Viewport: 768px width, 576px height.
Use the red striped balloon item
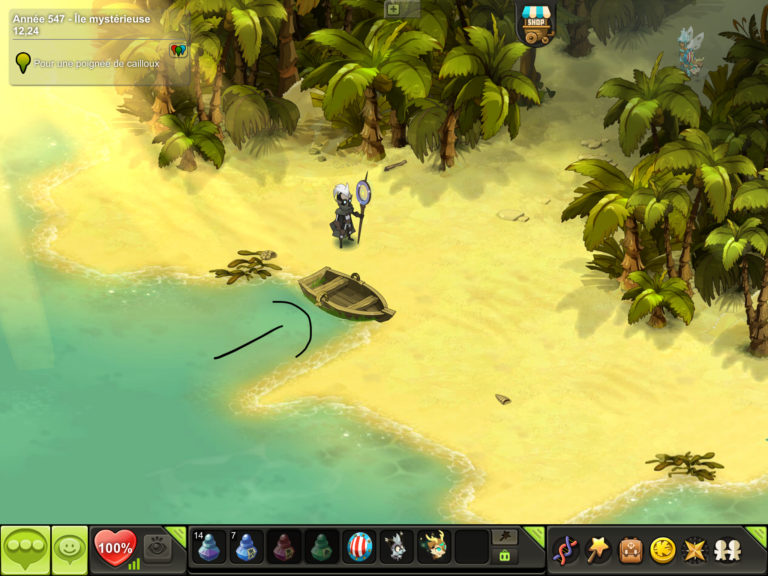coord(359,547)
